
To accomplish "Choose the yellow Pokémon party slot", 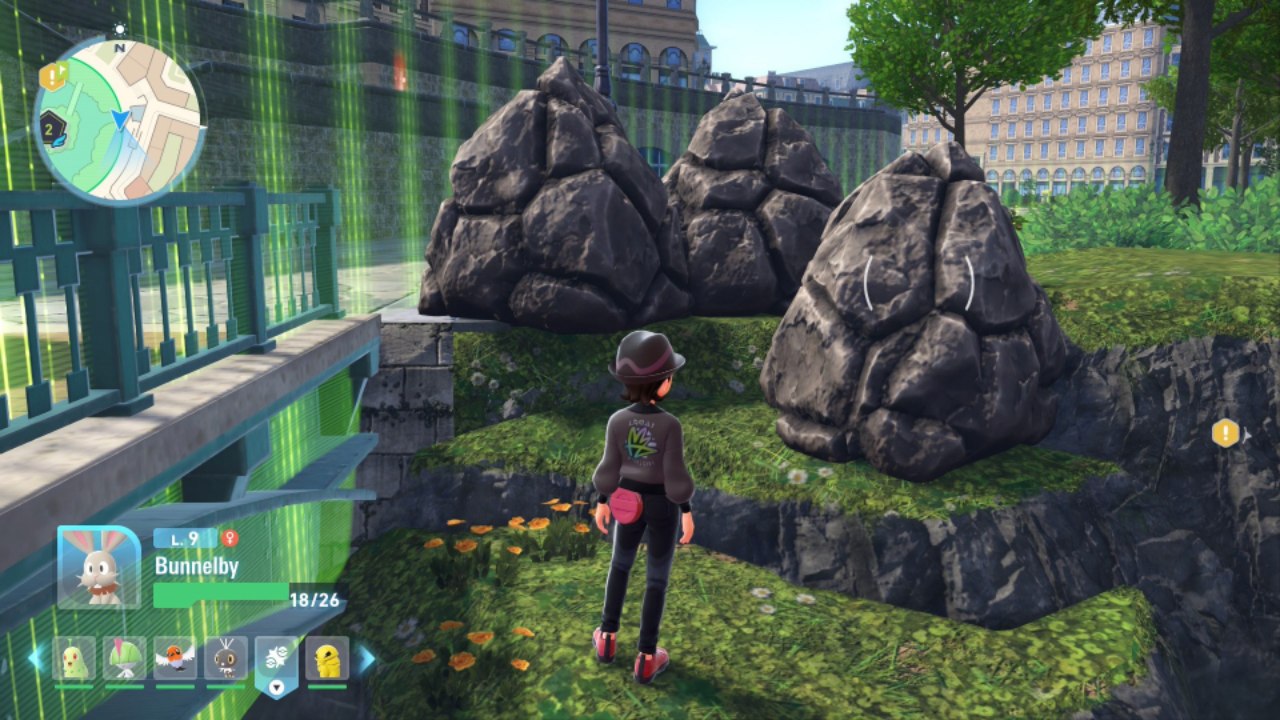I will click(x=327, y=658).
